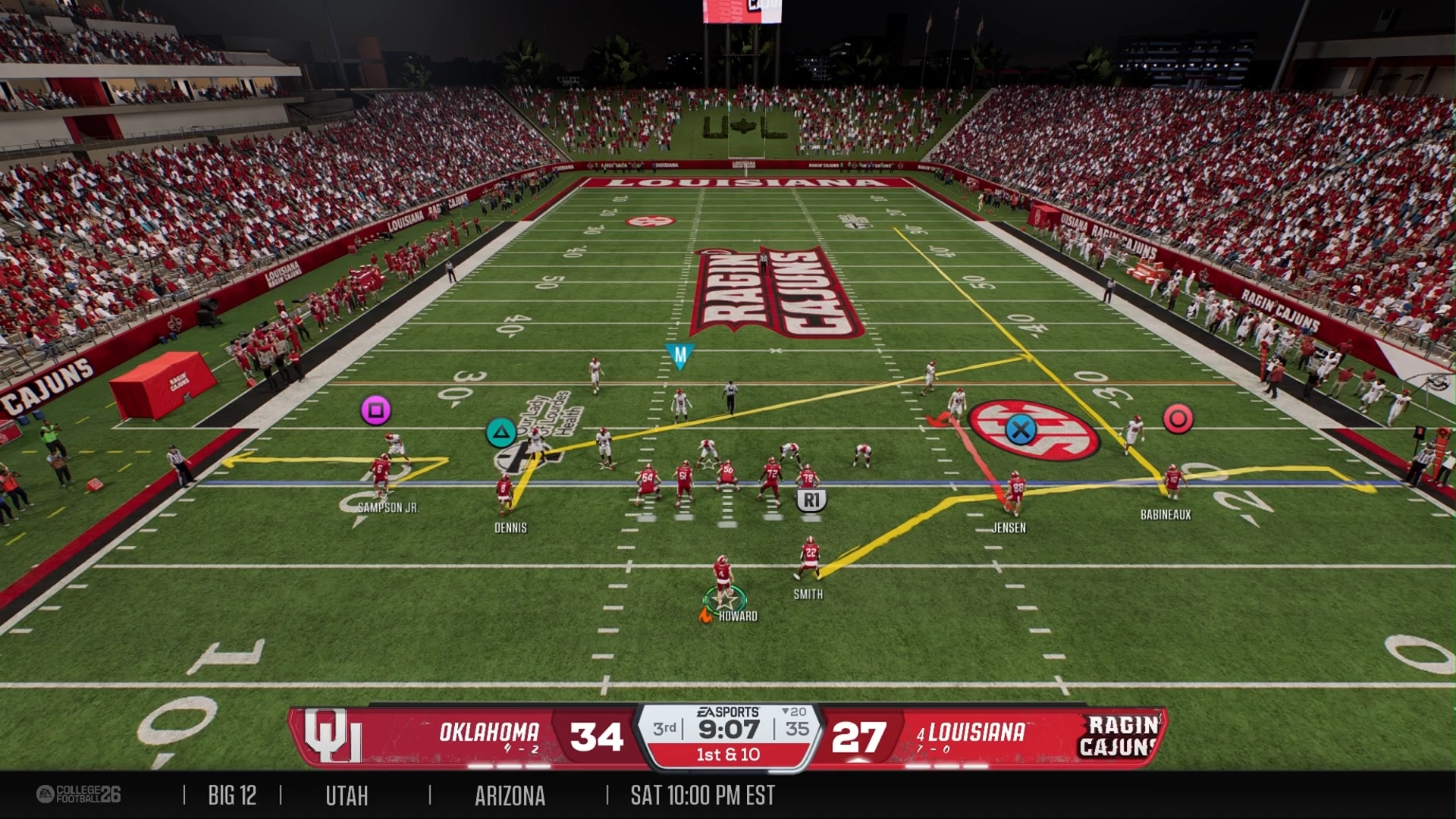Choose the Dennis receiver name tag

pyautogui.click(x=510, y=528)
